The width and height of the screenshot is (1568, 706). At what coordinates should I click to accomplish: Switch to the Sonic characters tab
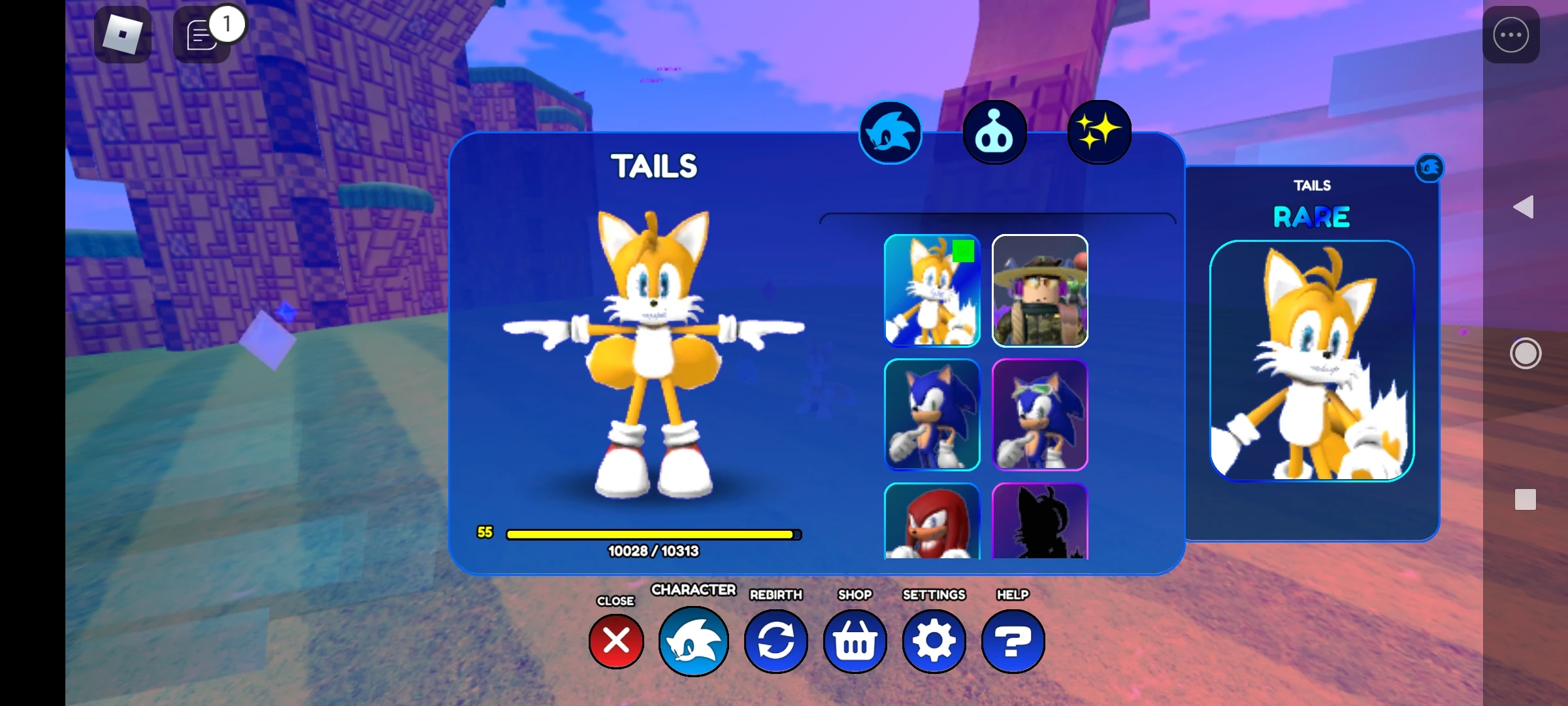890,131
